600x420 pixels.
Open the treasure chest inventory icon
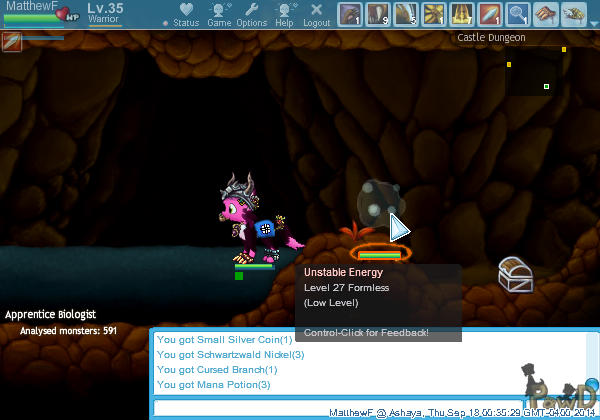515,275
